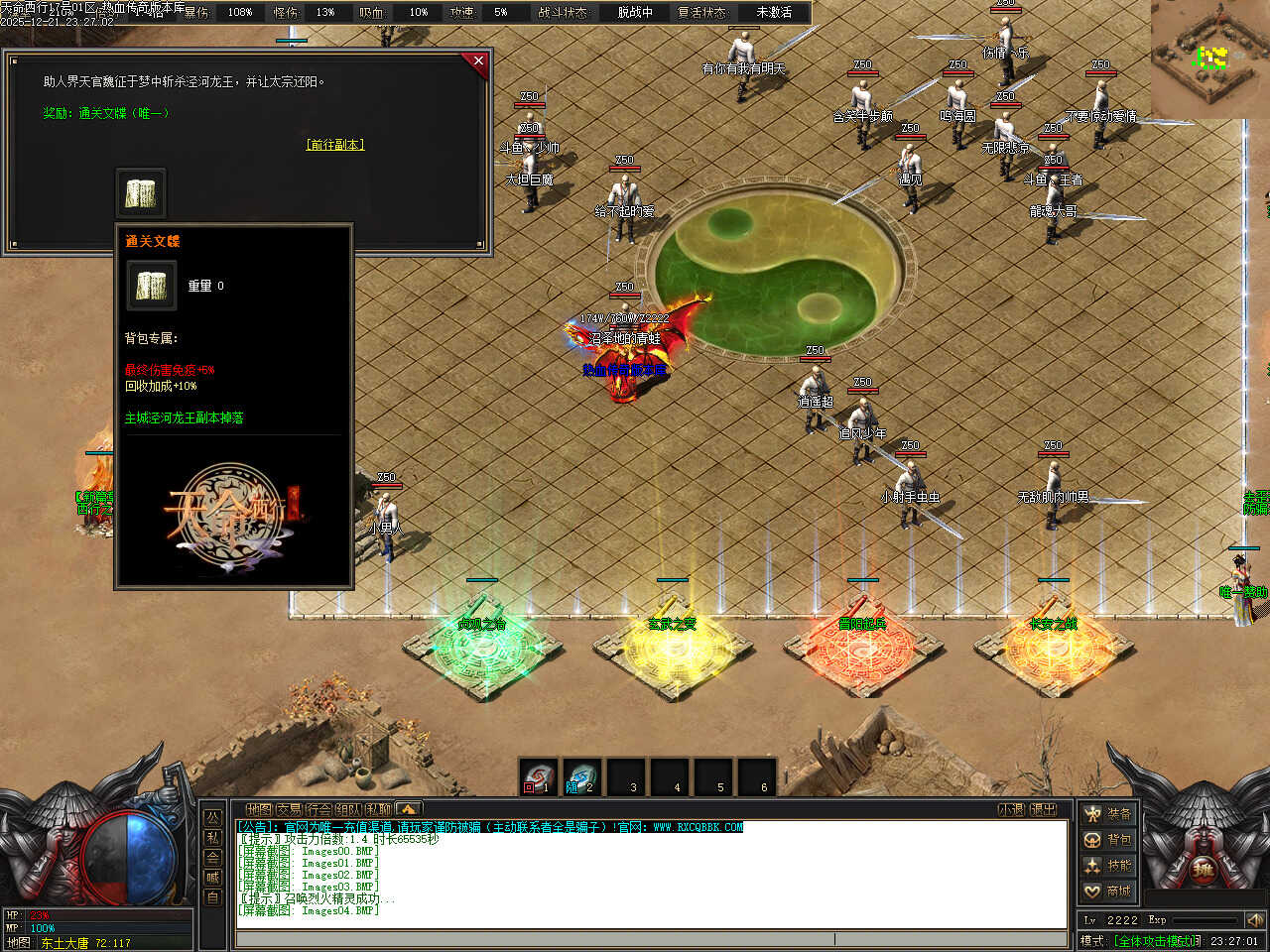Click the 退出 exit game button
Image resolution: width=1270 pixels, height=952 pixels.
tap(1043, 809)
